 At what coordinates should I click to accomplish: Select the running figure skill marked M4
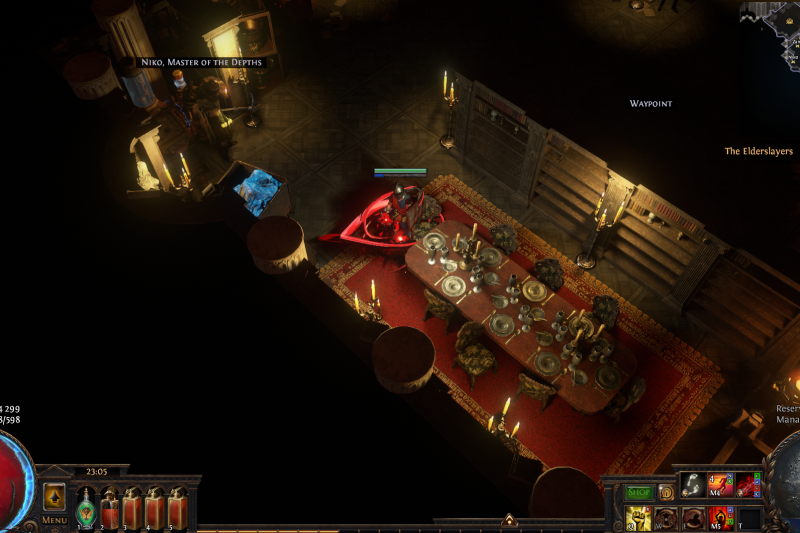pos(720,486)
